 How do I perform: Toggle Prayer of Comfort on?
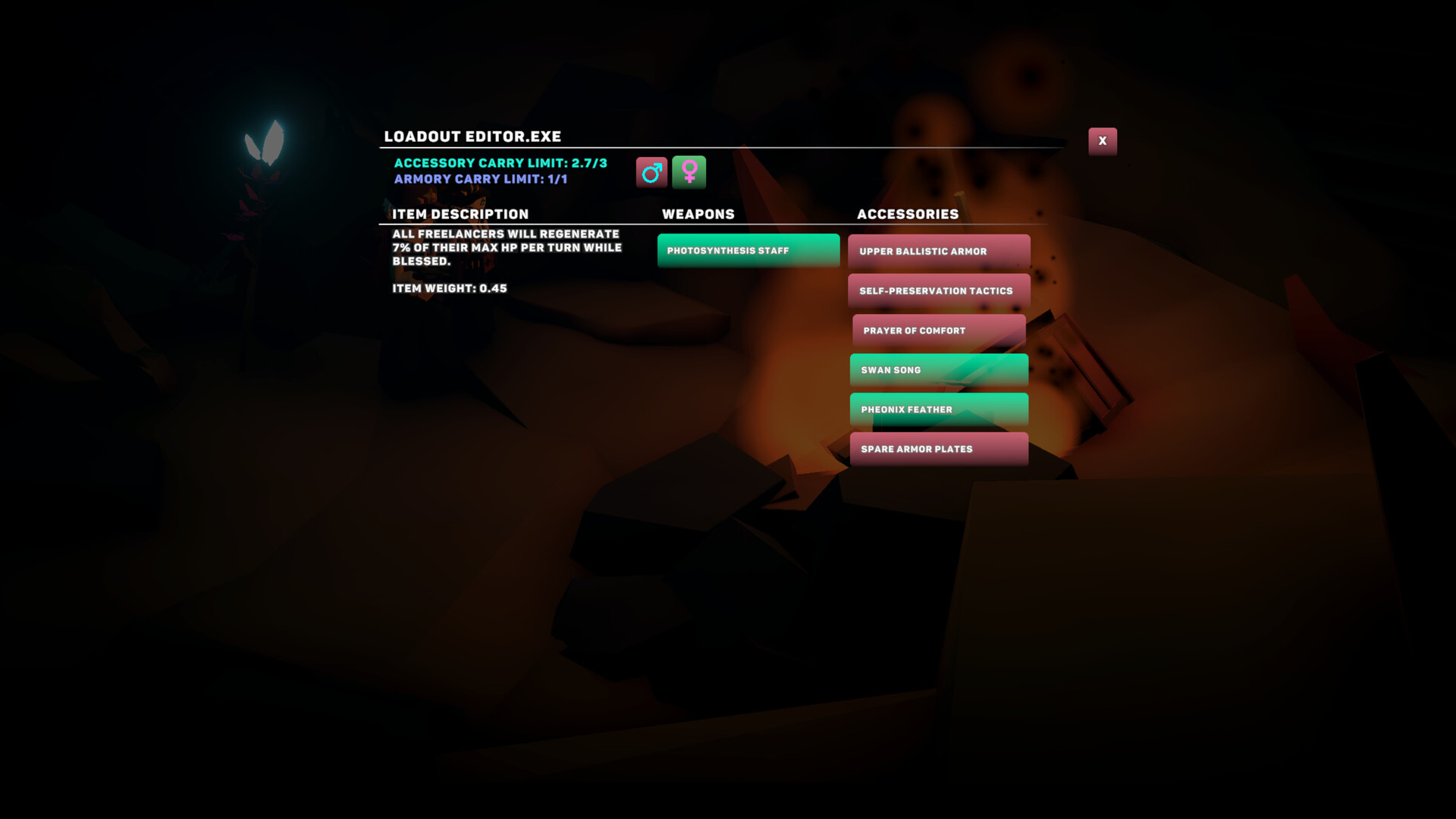(938, 330)
